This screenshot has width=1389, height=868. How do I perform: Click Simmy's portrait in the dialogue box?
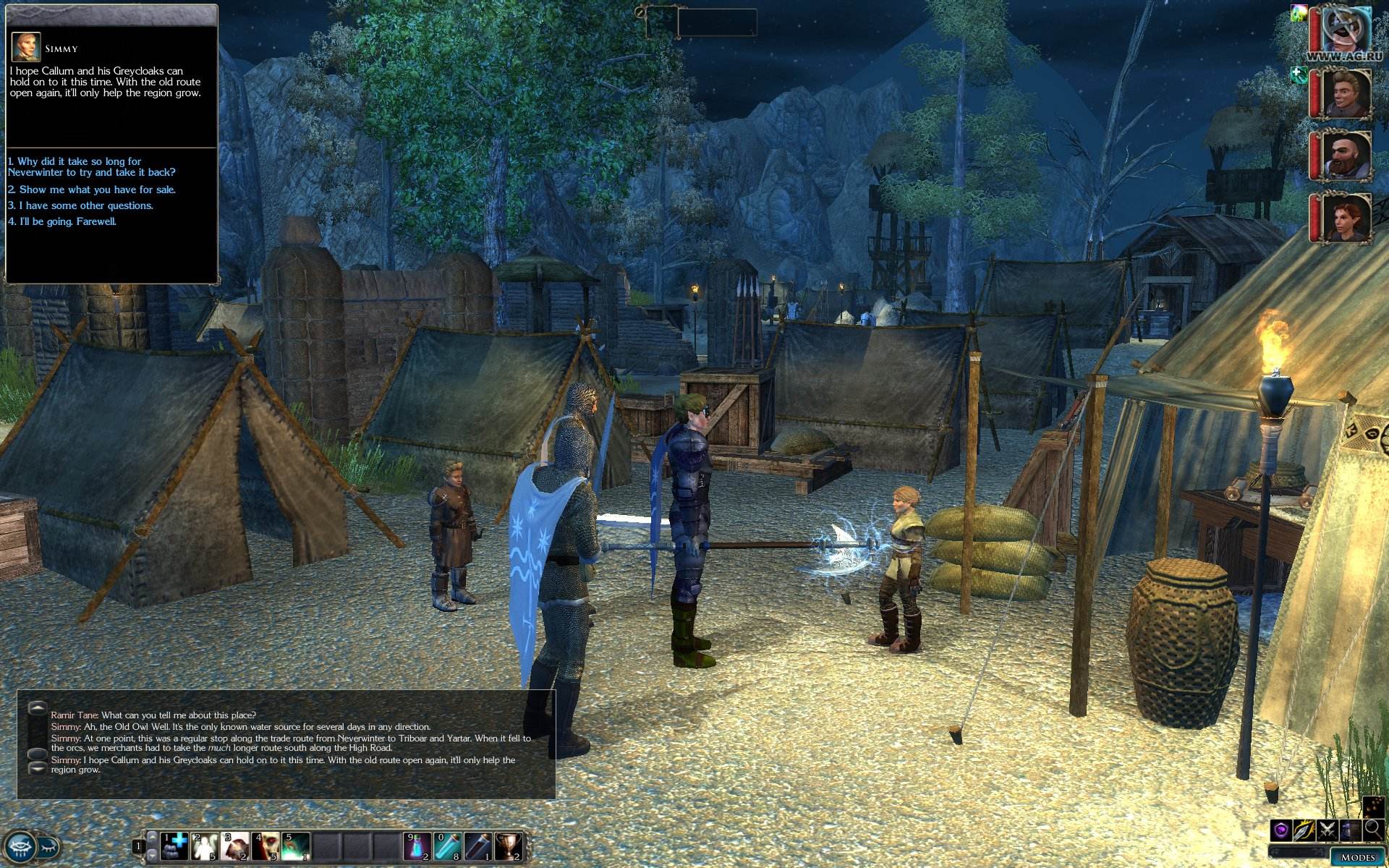pos(25,47)
